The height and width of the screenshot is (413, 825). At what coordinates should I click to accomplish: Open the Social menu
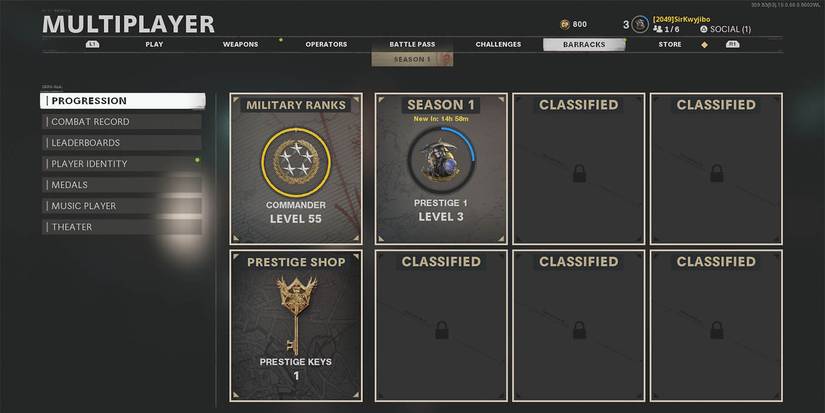click(x=730, y=29)
